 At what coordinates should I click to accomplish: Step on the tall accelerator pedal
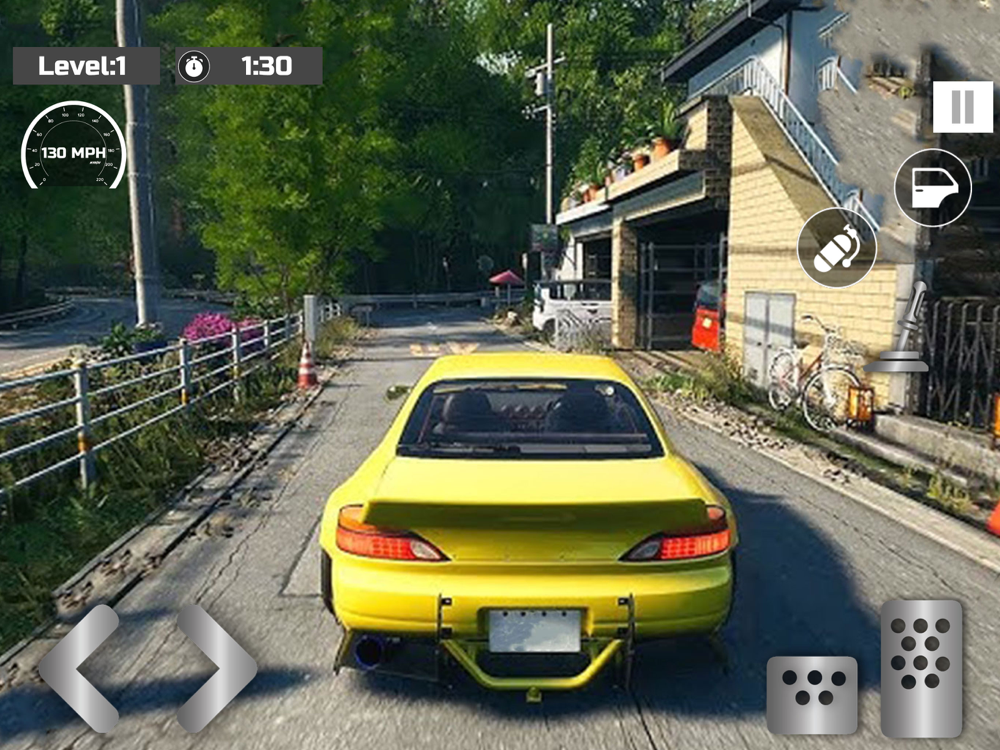(921, 667)
